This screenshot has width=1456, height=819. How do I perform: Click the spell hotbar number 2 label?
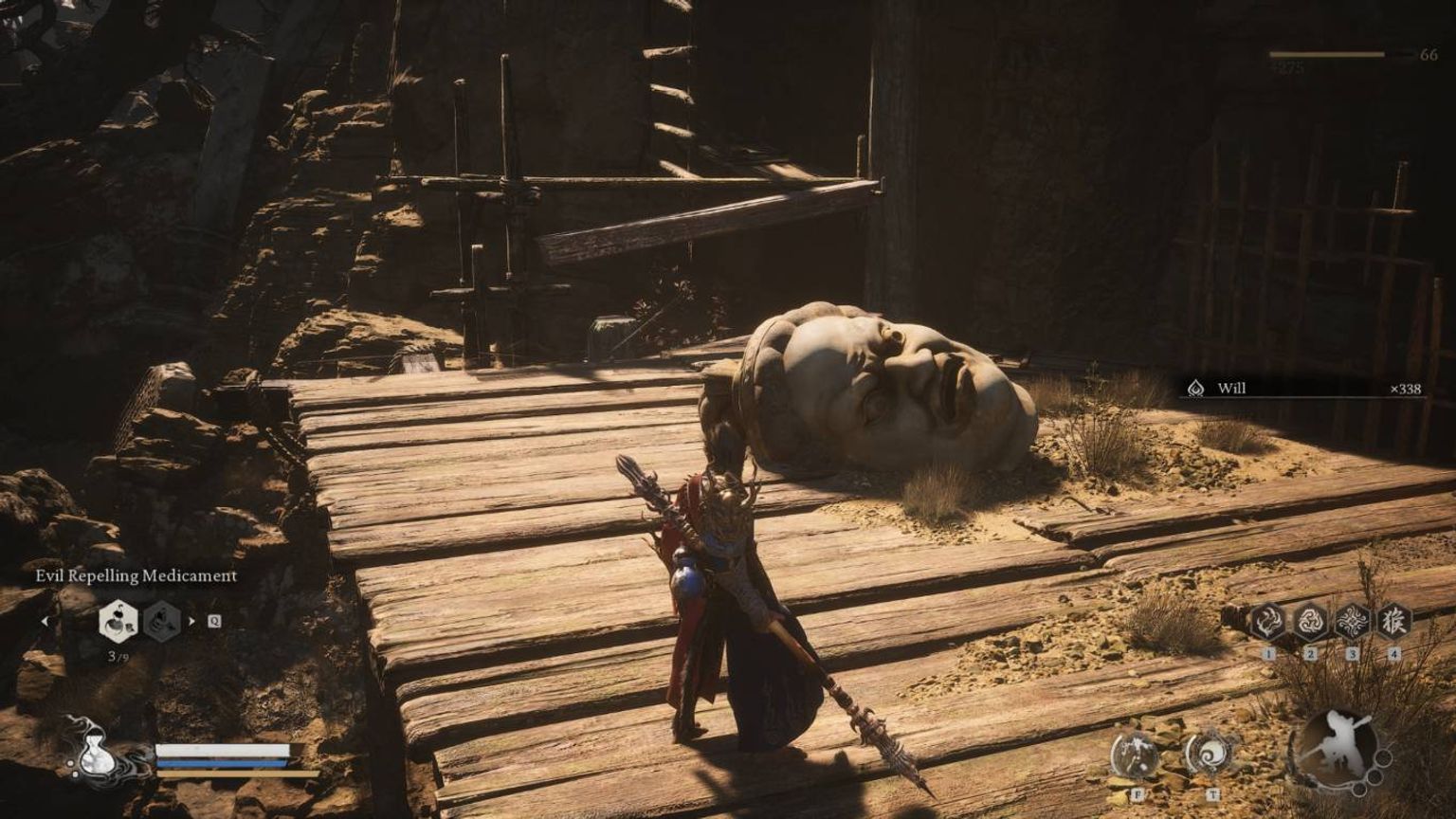pyautogui.click(x=1310, y=653)
